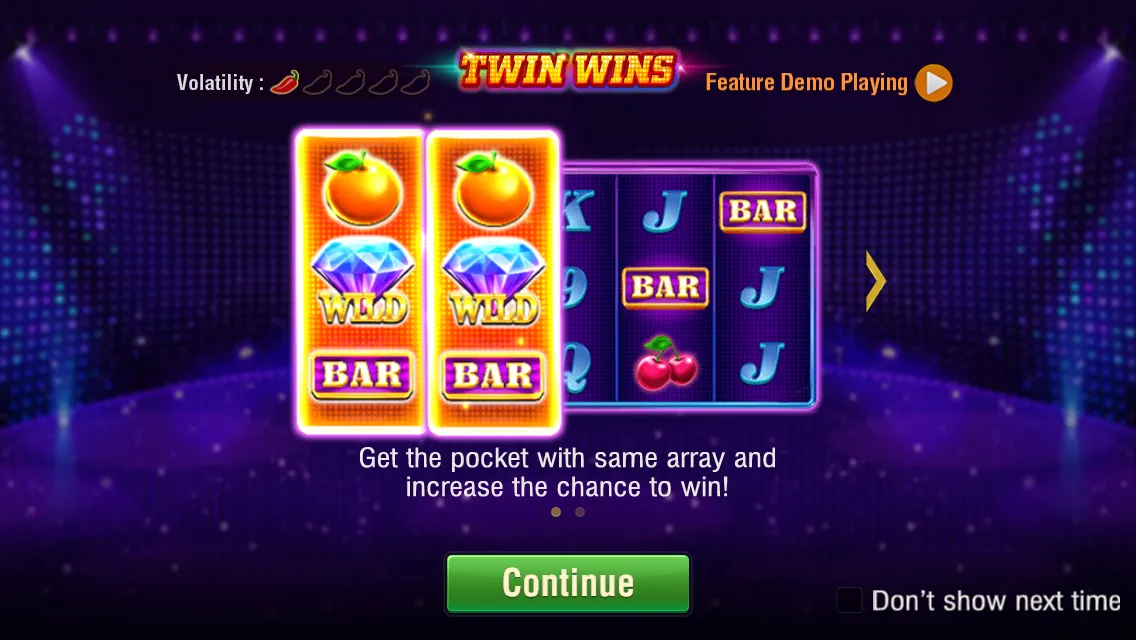Advance to next slide with yellow arrow
The width and height of the screenshot is (1136, 640).
(x=876, y=281)
